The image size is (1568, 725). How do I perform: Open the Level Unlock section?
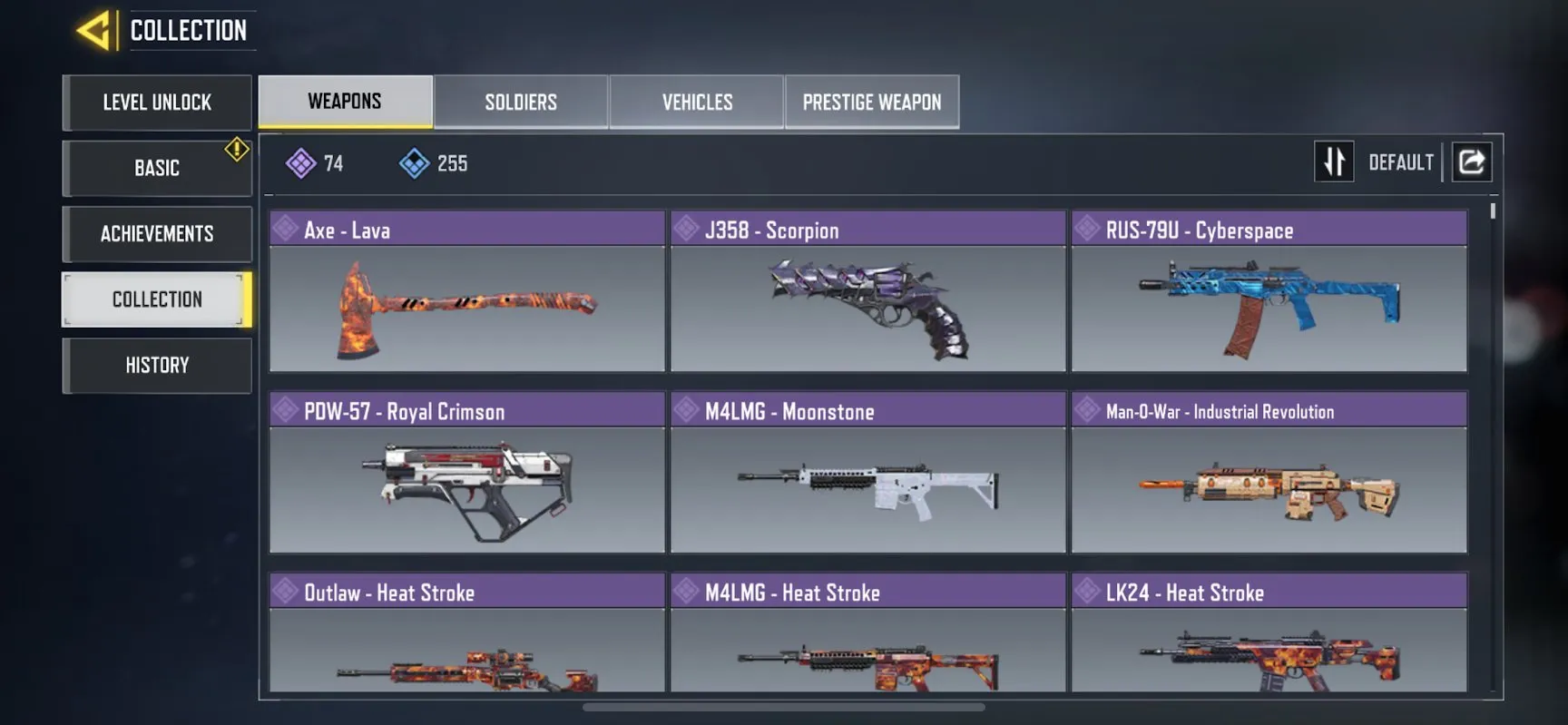click(156, 103)
